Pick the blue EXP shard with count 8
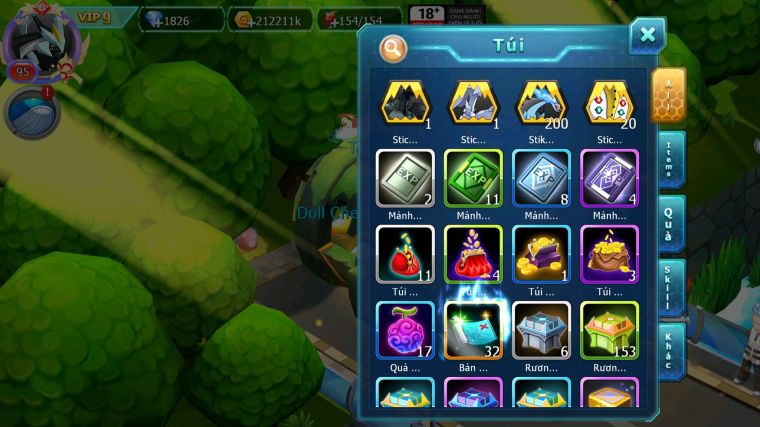The image size is (760, 427). 541,178
